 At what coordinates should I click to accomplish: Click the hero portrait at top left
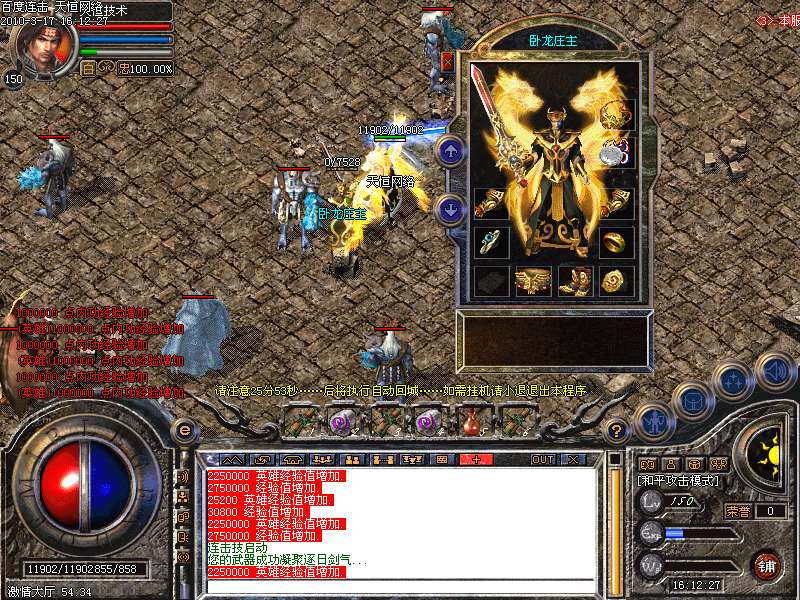[x=43, y=47]
